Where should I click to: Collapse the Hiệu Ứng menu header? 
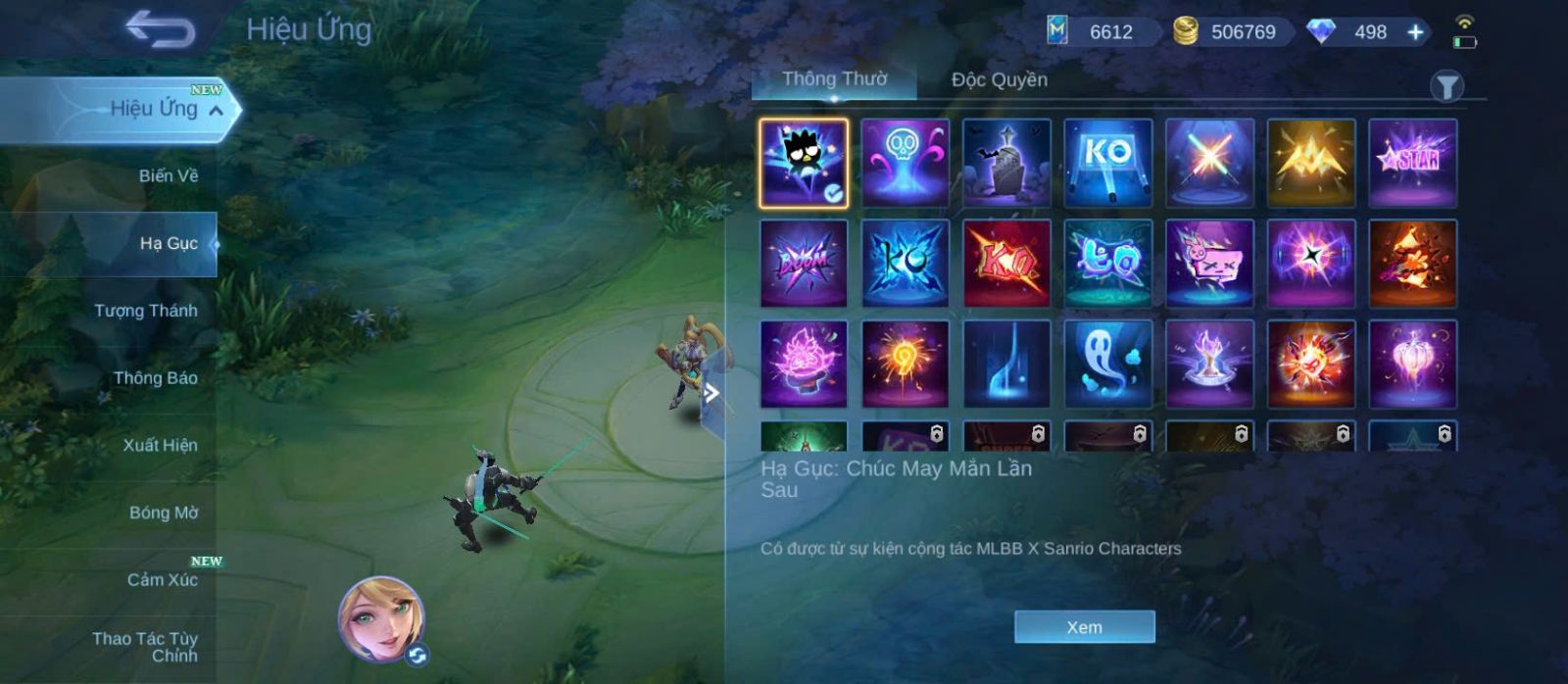click(216, 111)
